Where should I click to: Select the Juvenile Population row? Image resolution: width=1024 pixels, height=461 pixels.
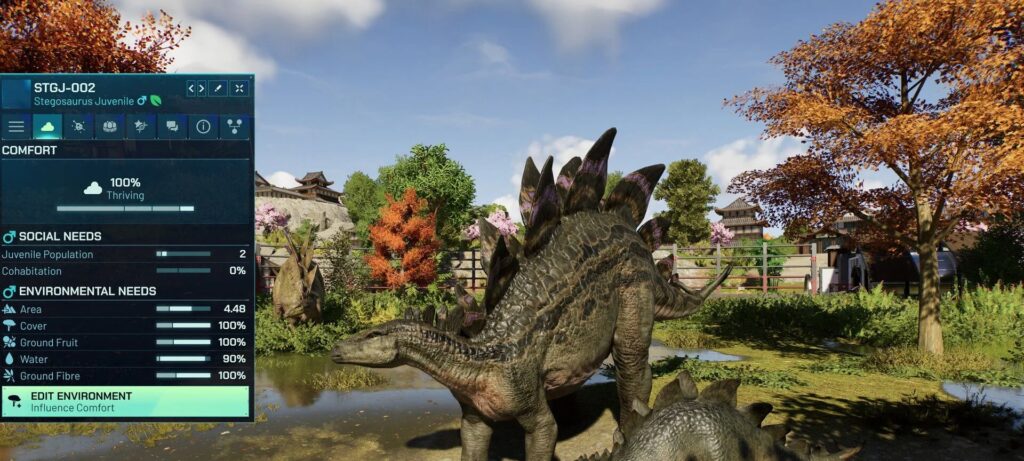[x=125, y=254]
